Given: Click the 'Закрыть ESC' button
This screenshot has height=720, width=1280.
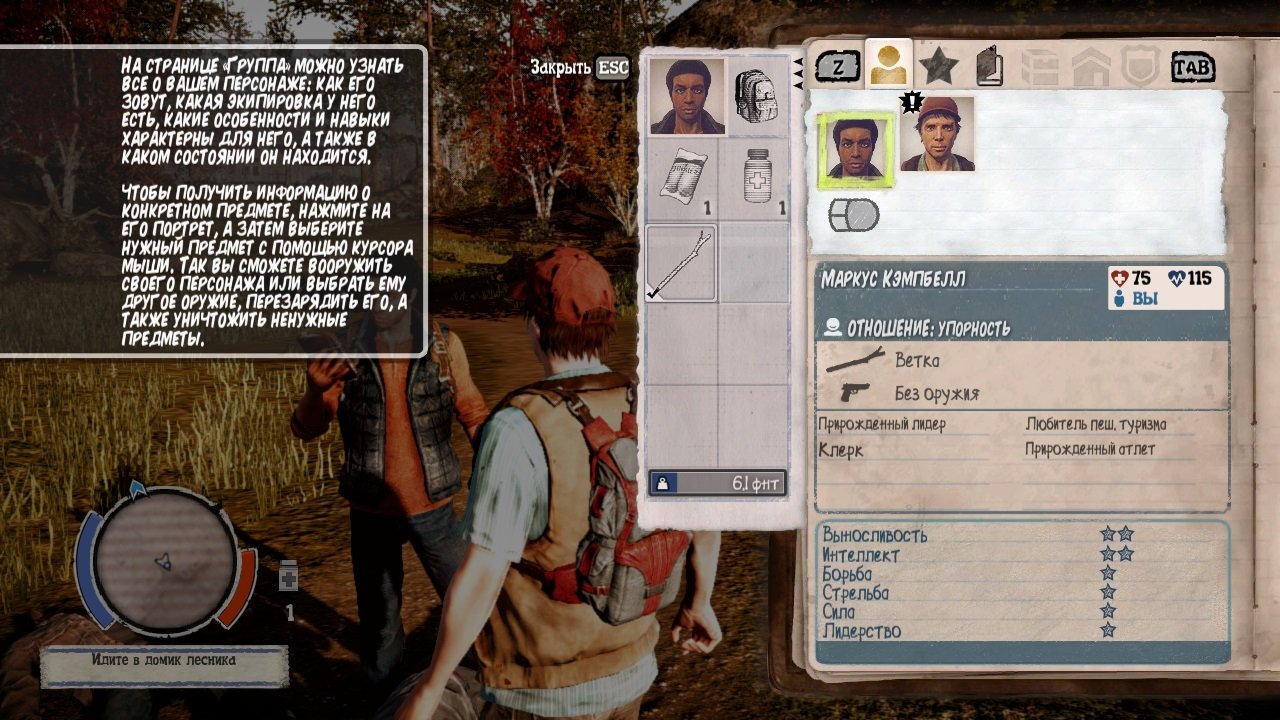Looking at the screenshot, I should click(x=578, y=69).
